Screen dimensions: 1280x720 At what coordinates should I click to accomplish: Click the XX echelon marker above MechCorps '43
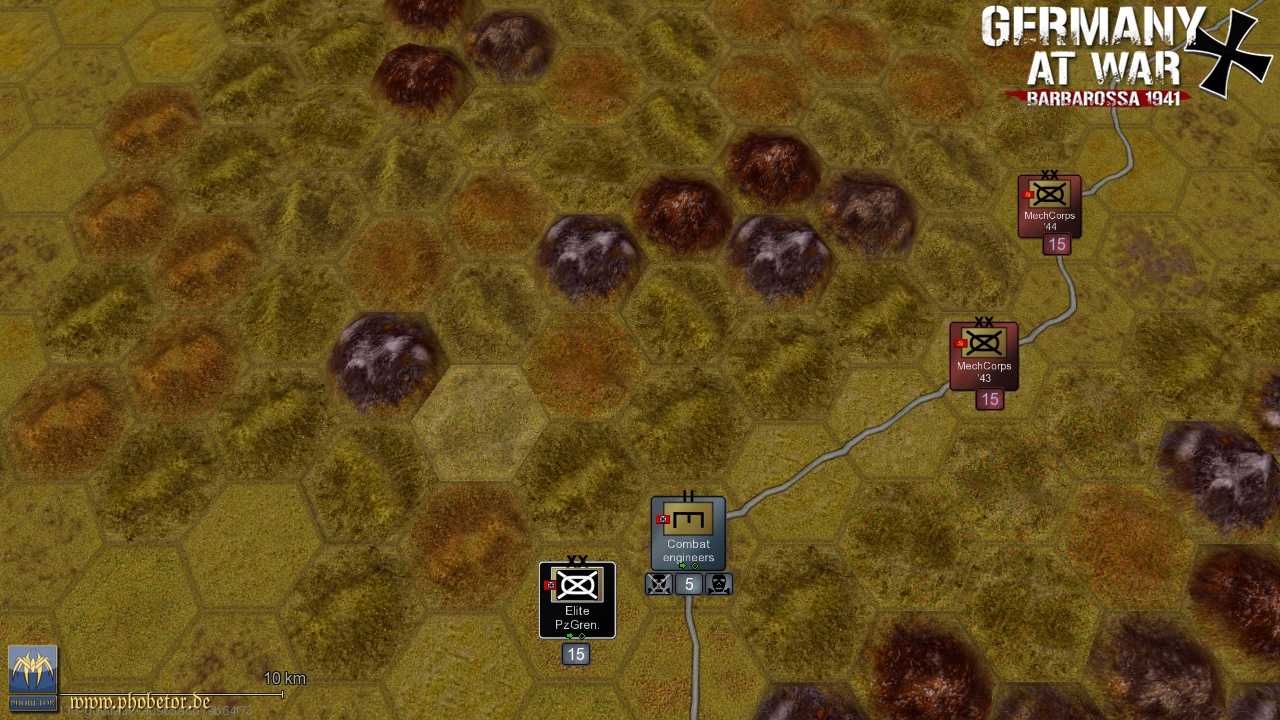pos(983,322)
